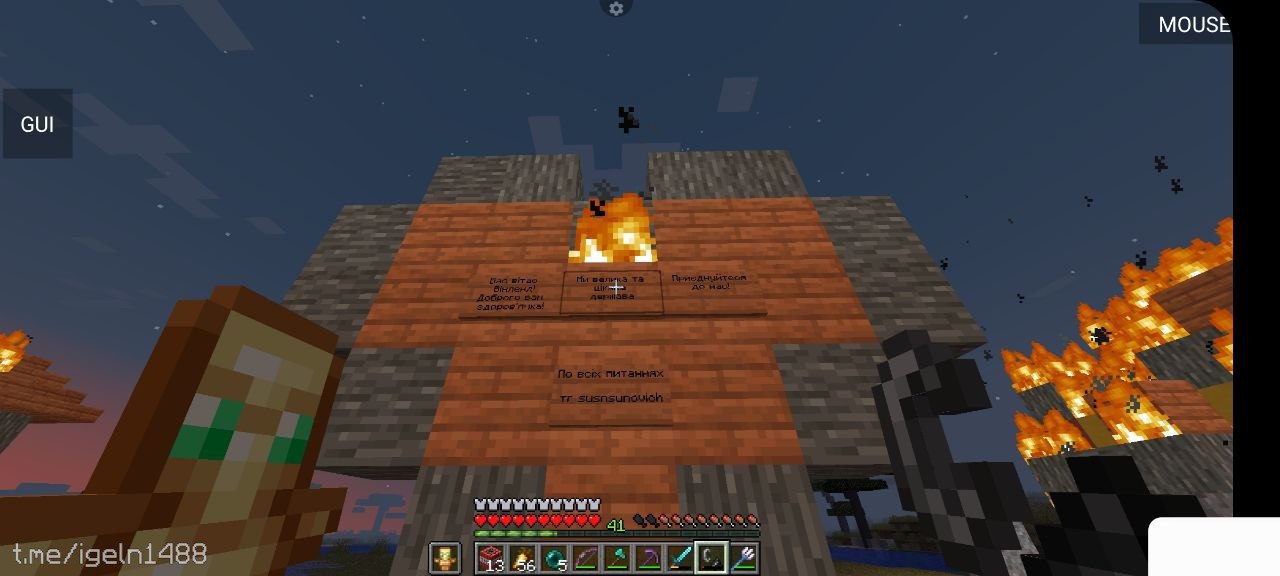
Task: Select the TNT hotbar slot
Action: click(x=491, y=557)
